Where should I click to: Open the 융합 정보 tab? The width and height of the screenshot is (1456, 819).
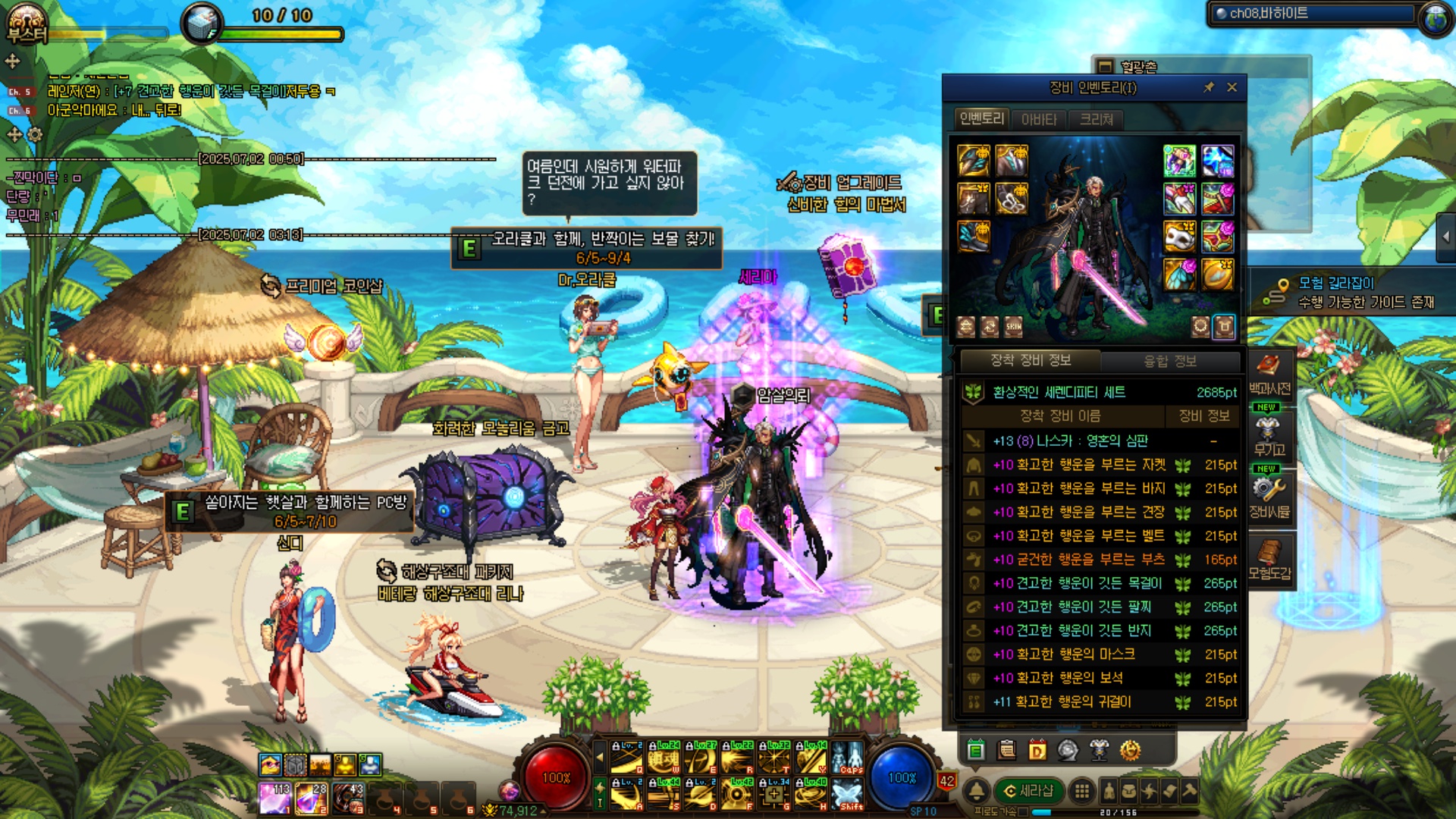pos(1169,361)
